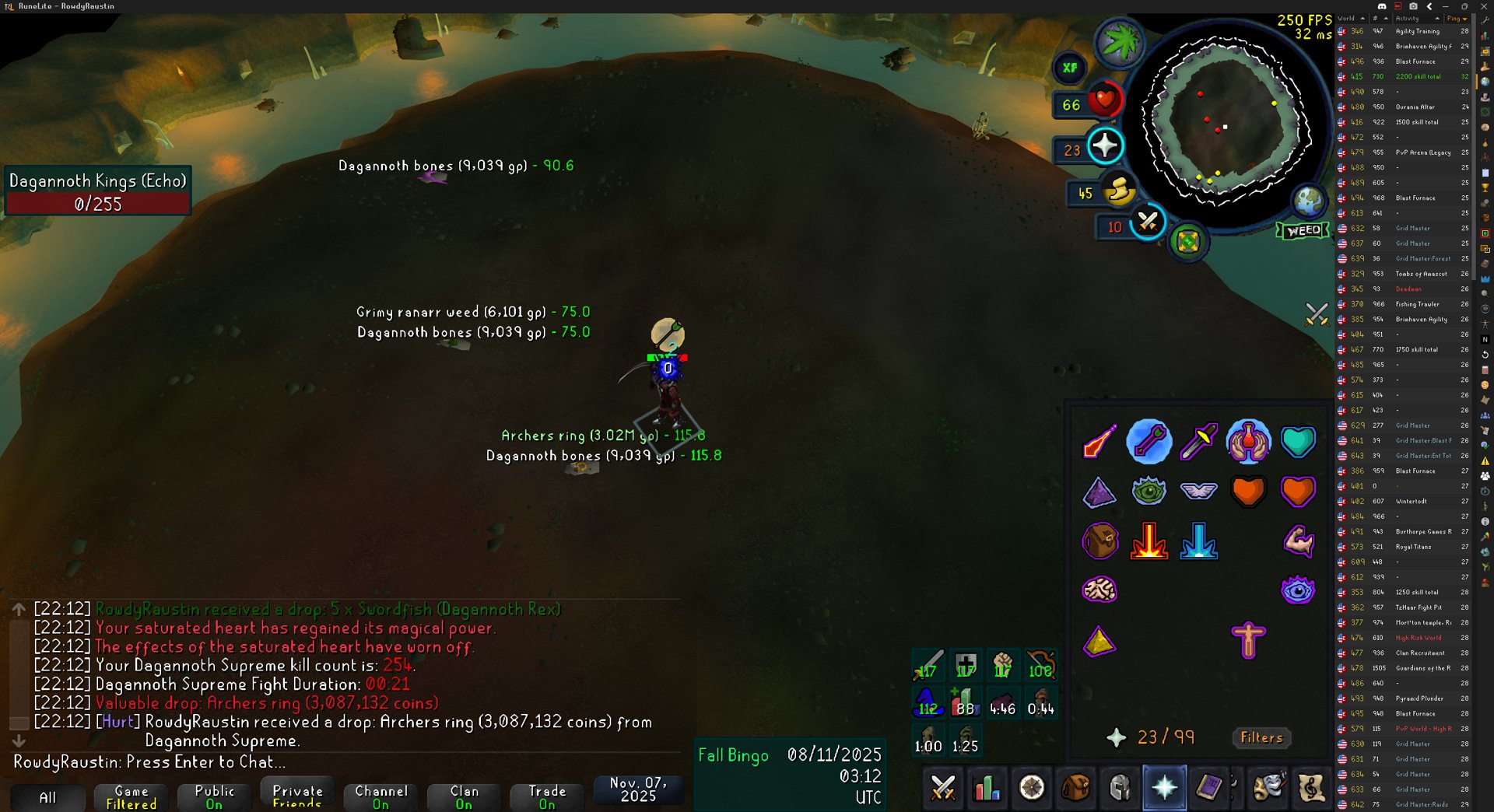The width and height of the screenshot is (1494, 812).
Task: Click the leaf compass to face north
Action: tap(1119, 42)
